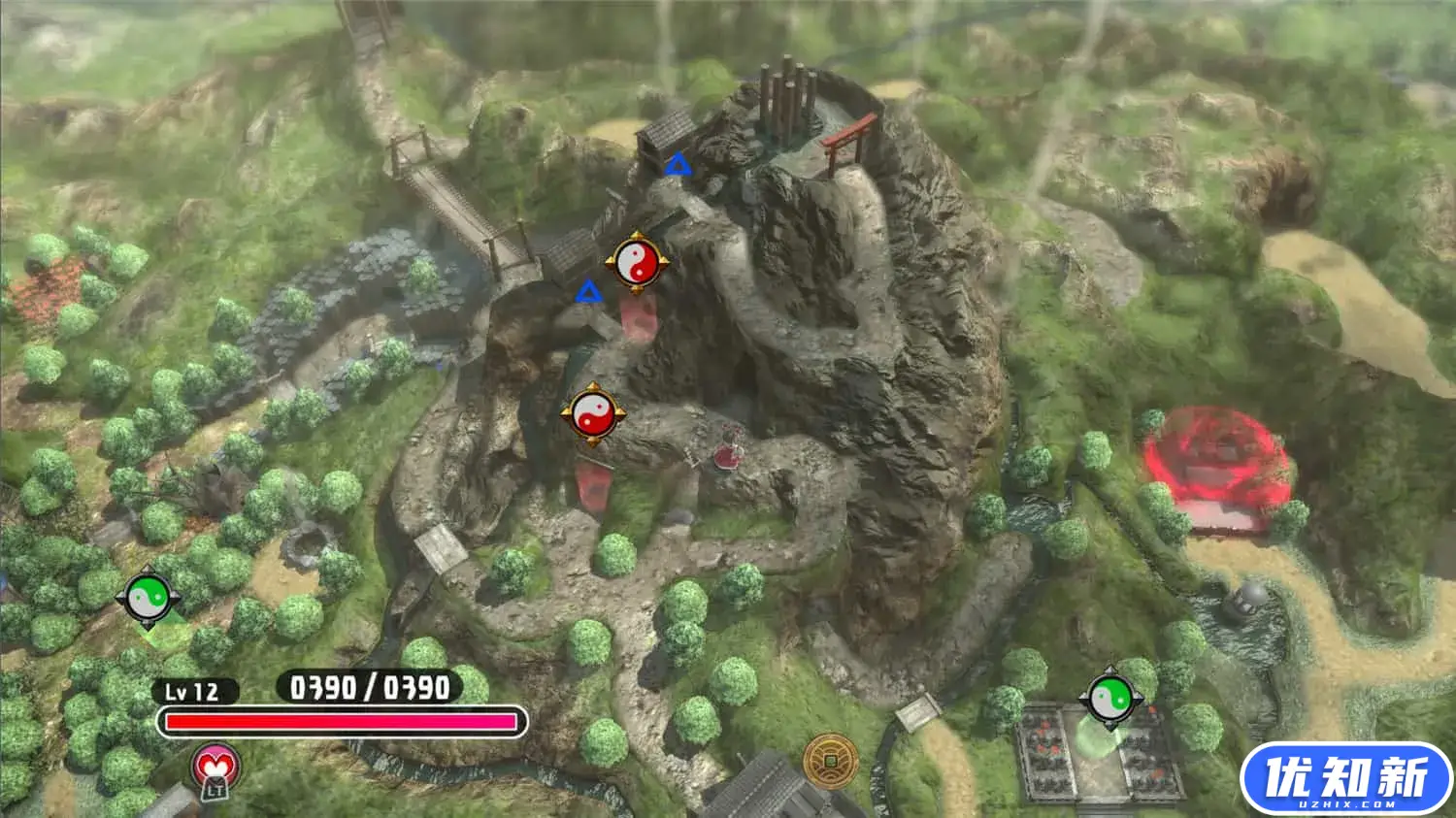Open the 优知新 watermark logo
1456x818 pixels.
click(x=1346, y=778)
